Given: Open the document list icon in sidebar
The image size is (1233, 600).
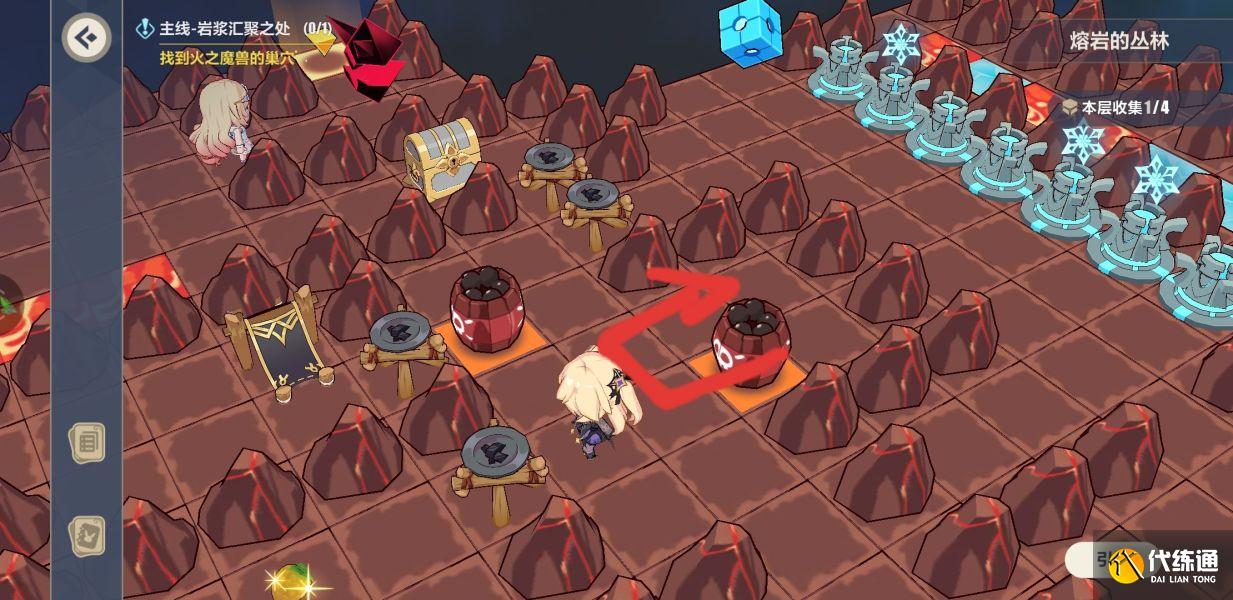Looking at the screenshot, I should coord(87,442).
